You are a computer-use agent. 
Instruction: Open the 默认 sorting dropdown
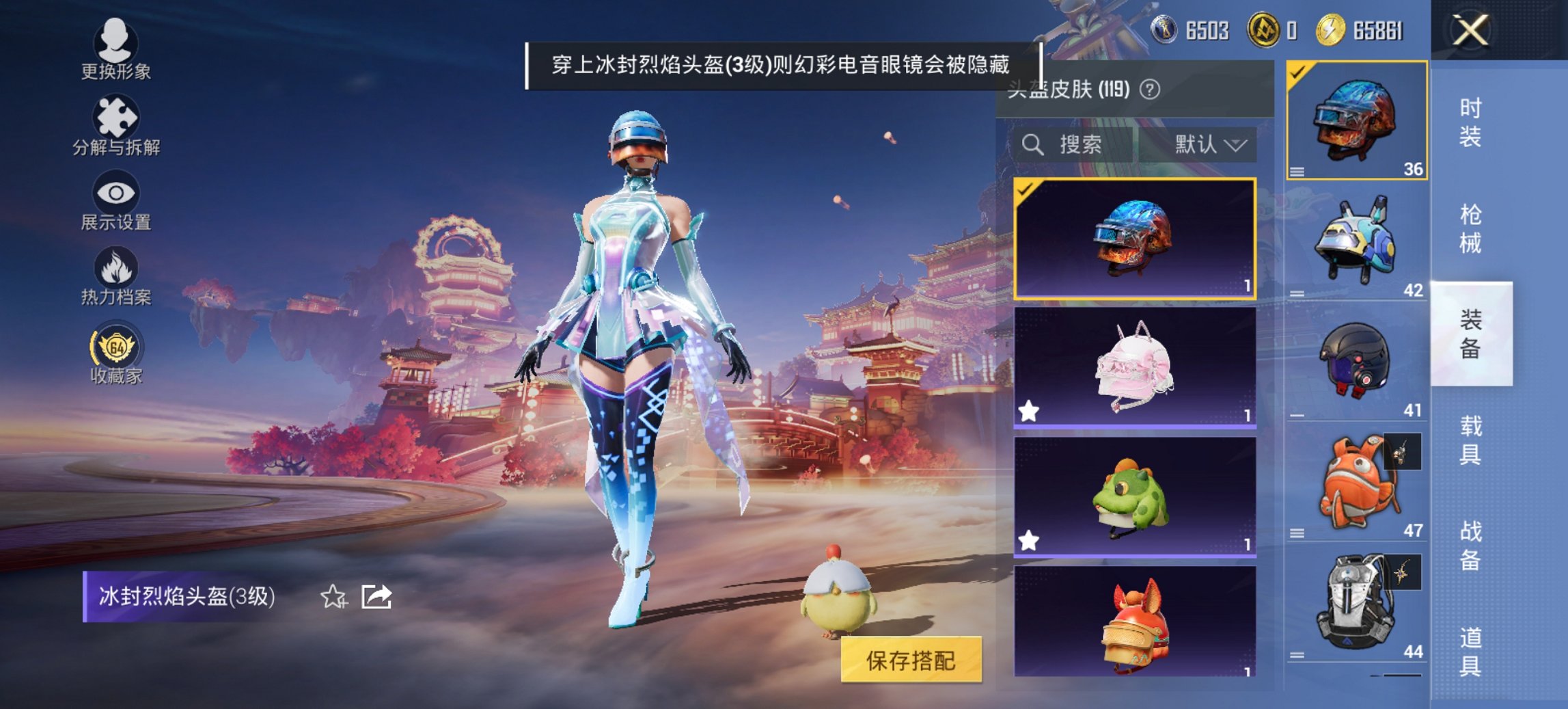pos(1209,145)
